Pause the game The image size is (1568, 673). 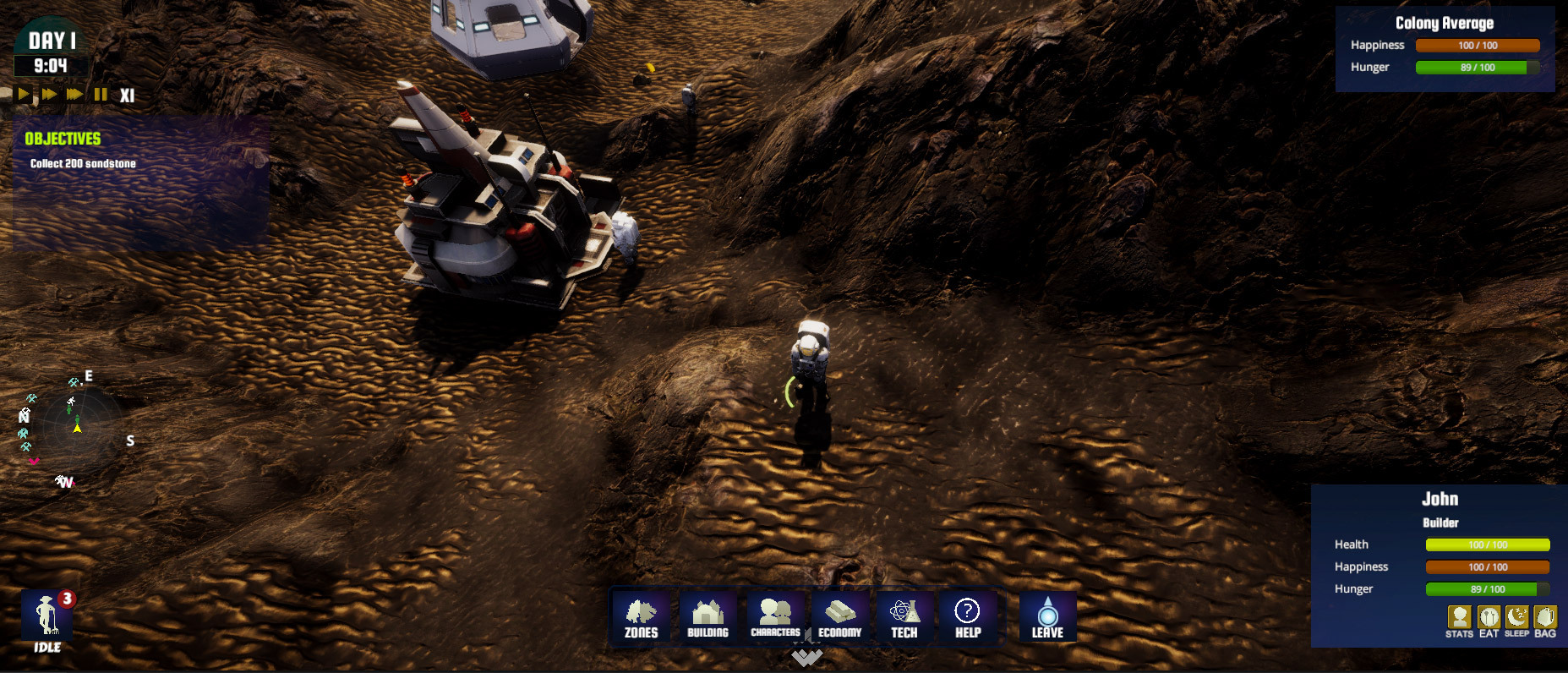101,94
